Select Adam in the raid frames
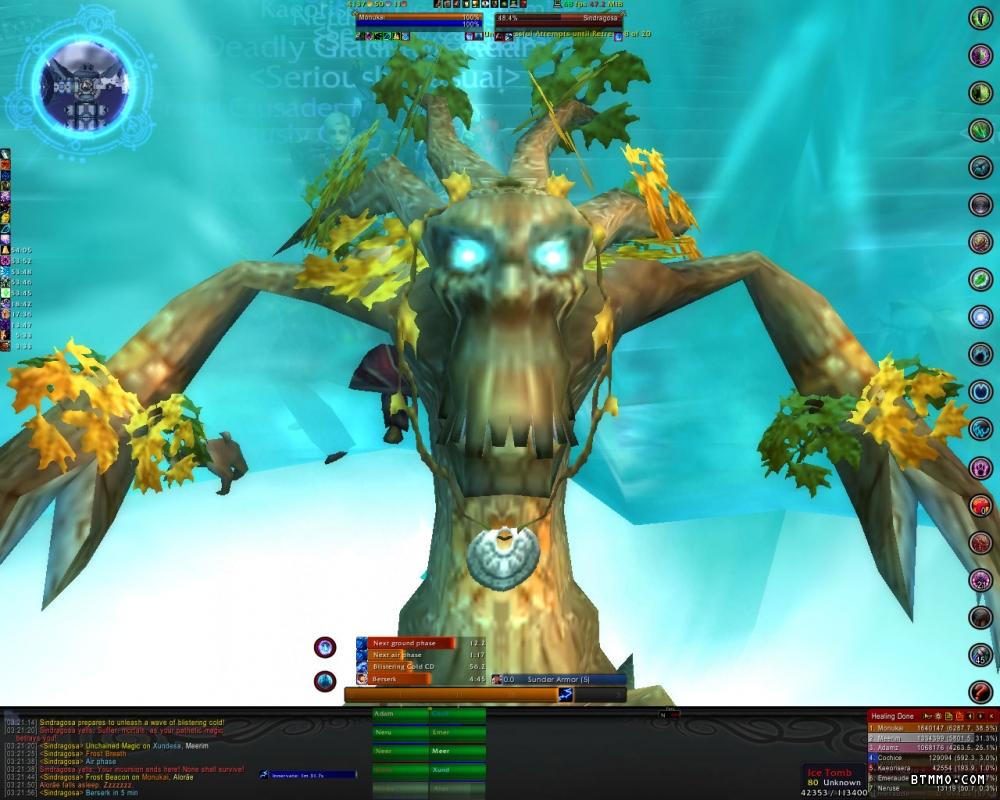Viewport: 1000px width, 800px height. [399, 715]
